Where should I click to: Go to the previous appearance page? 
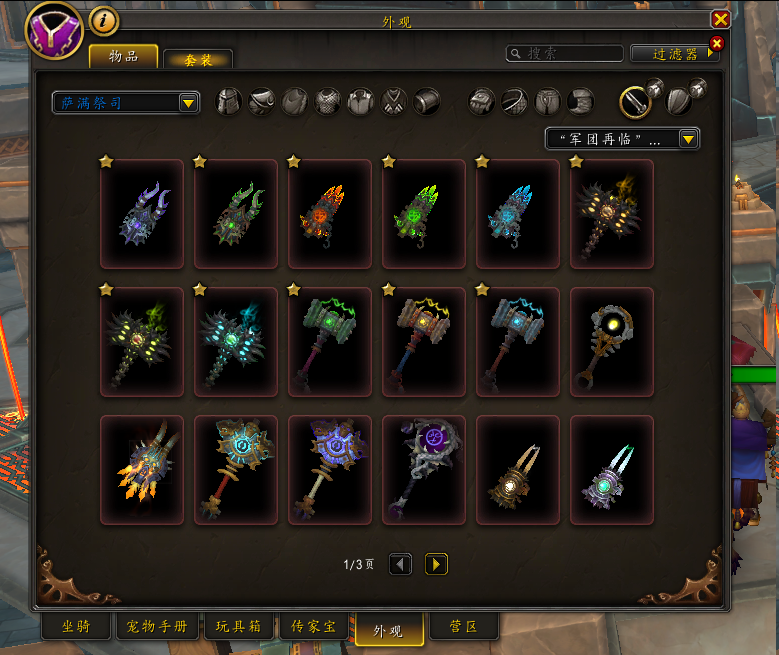click(400, 565)
